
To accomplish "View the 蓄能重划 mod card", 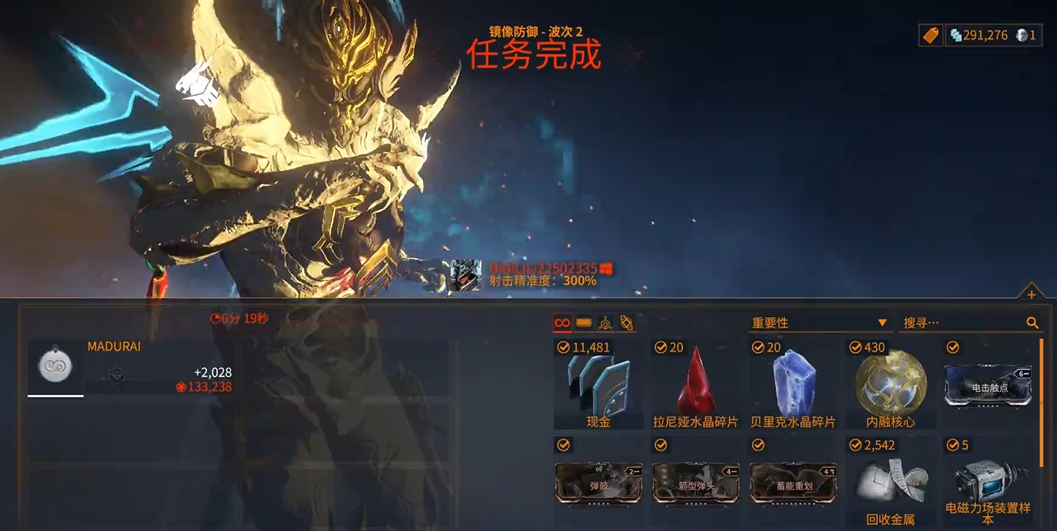I will (x=793, y=483).
